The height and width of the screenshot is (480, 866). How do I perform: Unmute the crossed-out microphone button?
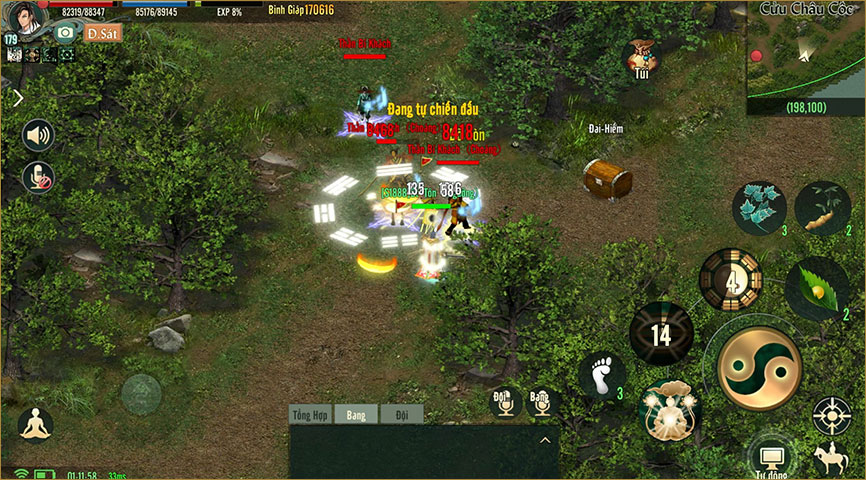point(38,177)
